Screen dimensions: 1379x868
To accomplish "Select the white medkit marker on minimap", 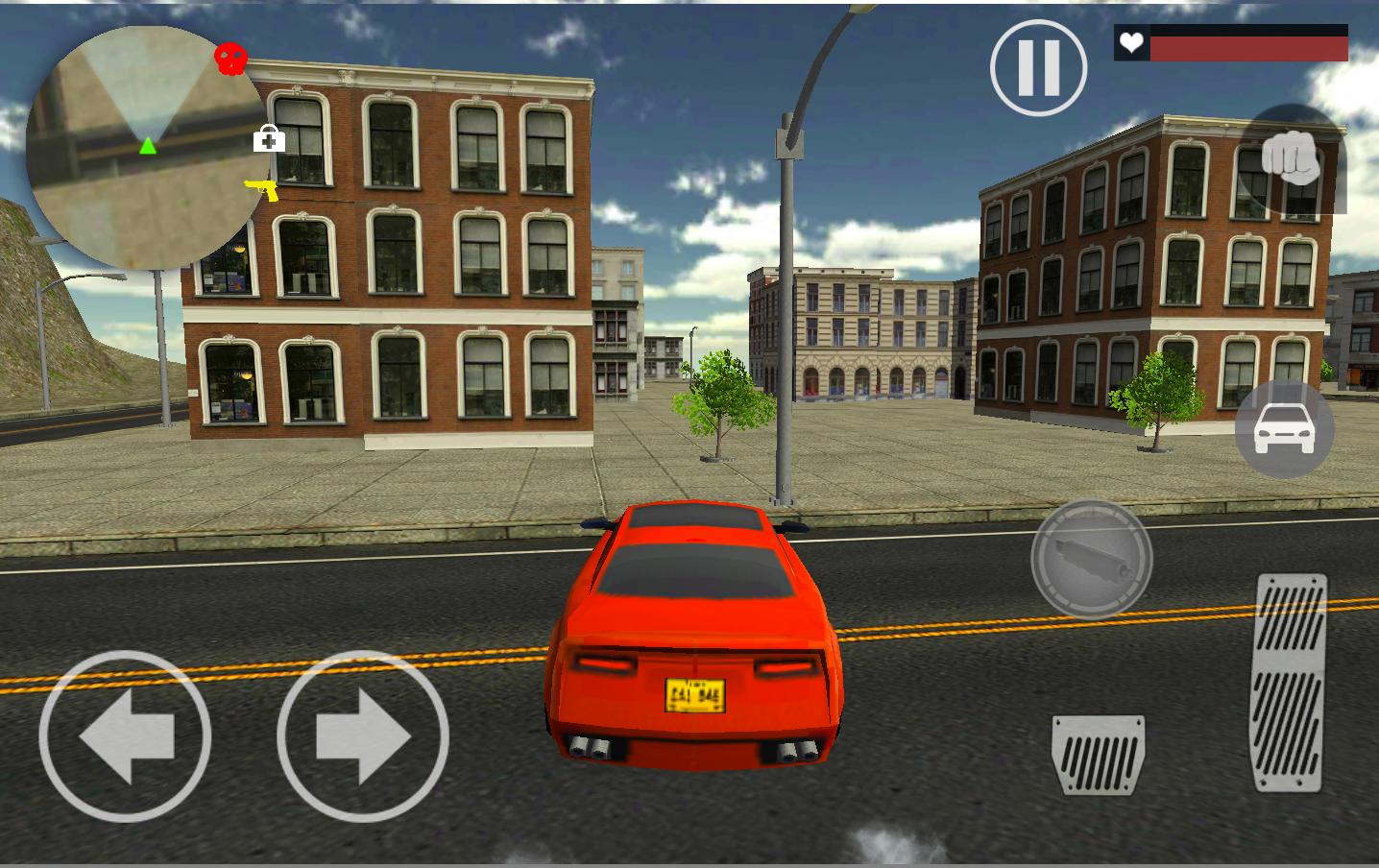I will tap(269, 139).
